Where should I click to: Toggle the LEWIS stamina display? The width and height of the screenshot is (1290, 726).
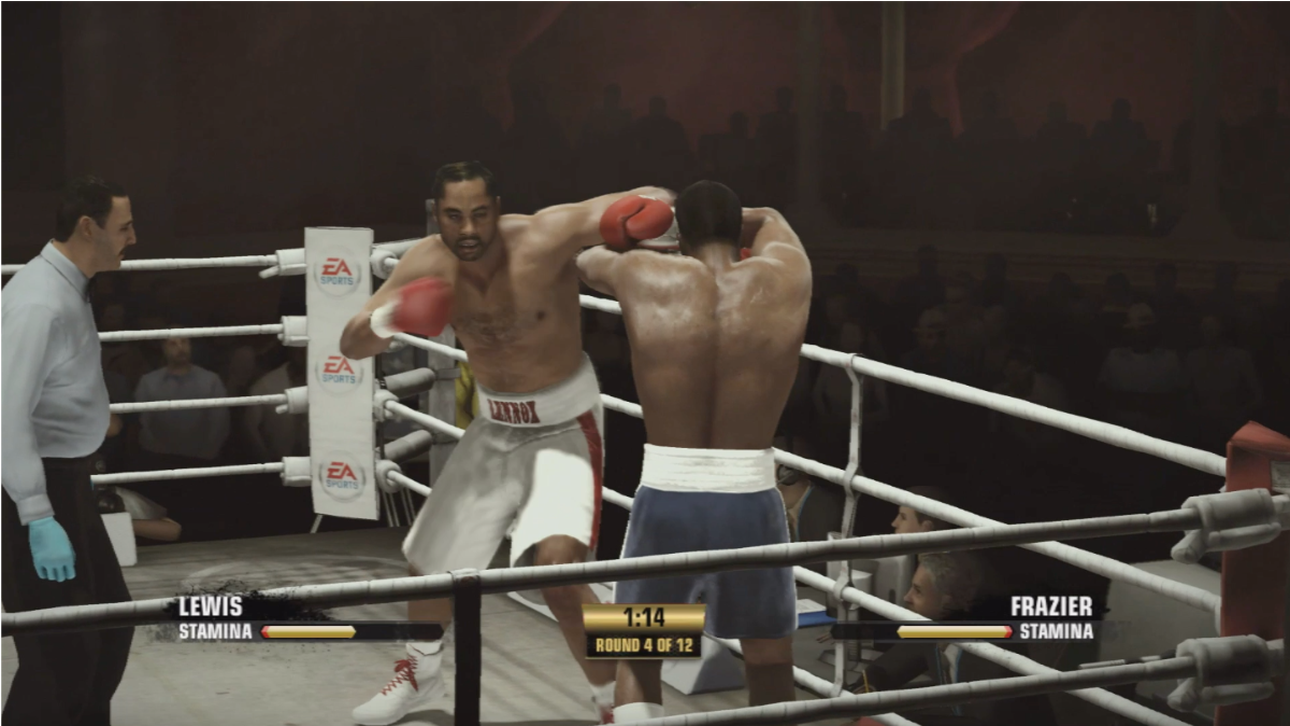click(310, 632)
